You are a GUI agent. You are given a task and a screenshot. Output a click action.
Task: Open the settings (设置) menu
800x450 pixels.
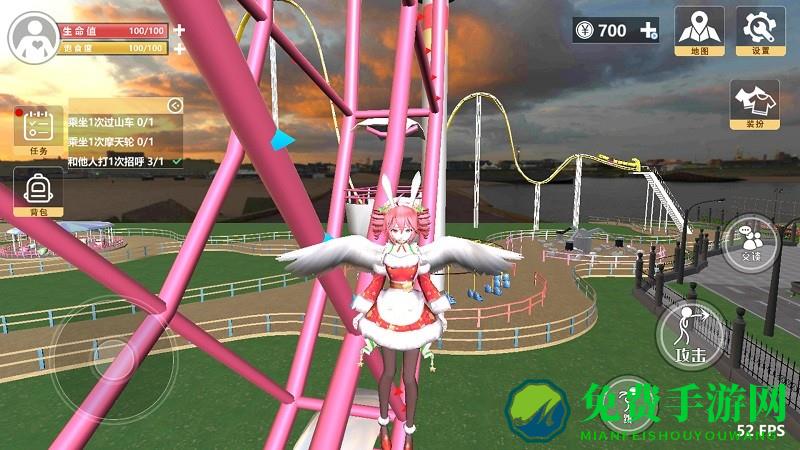pyautogui.click(x=760, y=30)
